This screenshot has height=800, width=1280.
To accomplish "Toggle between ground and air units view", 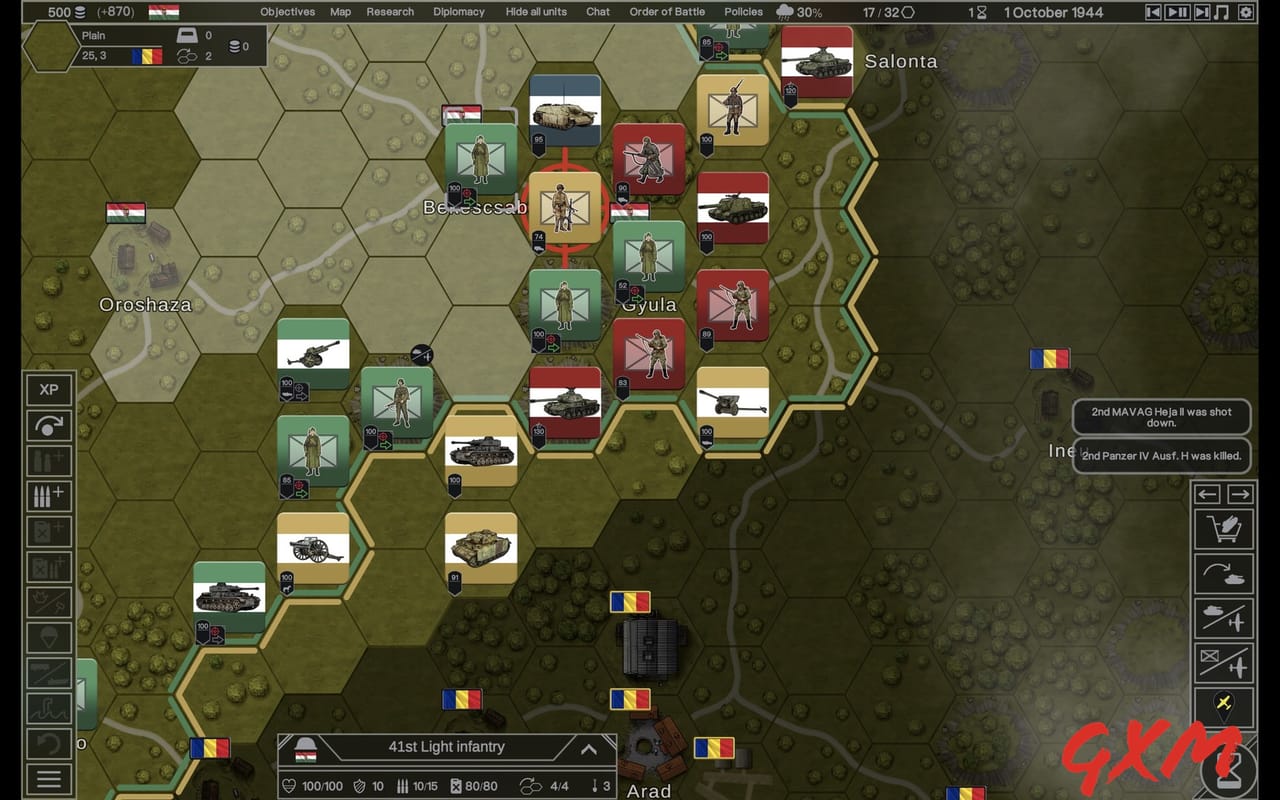I will (x=1224, y=615).
